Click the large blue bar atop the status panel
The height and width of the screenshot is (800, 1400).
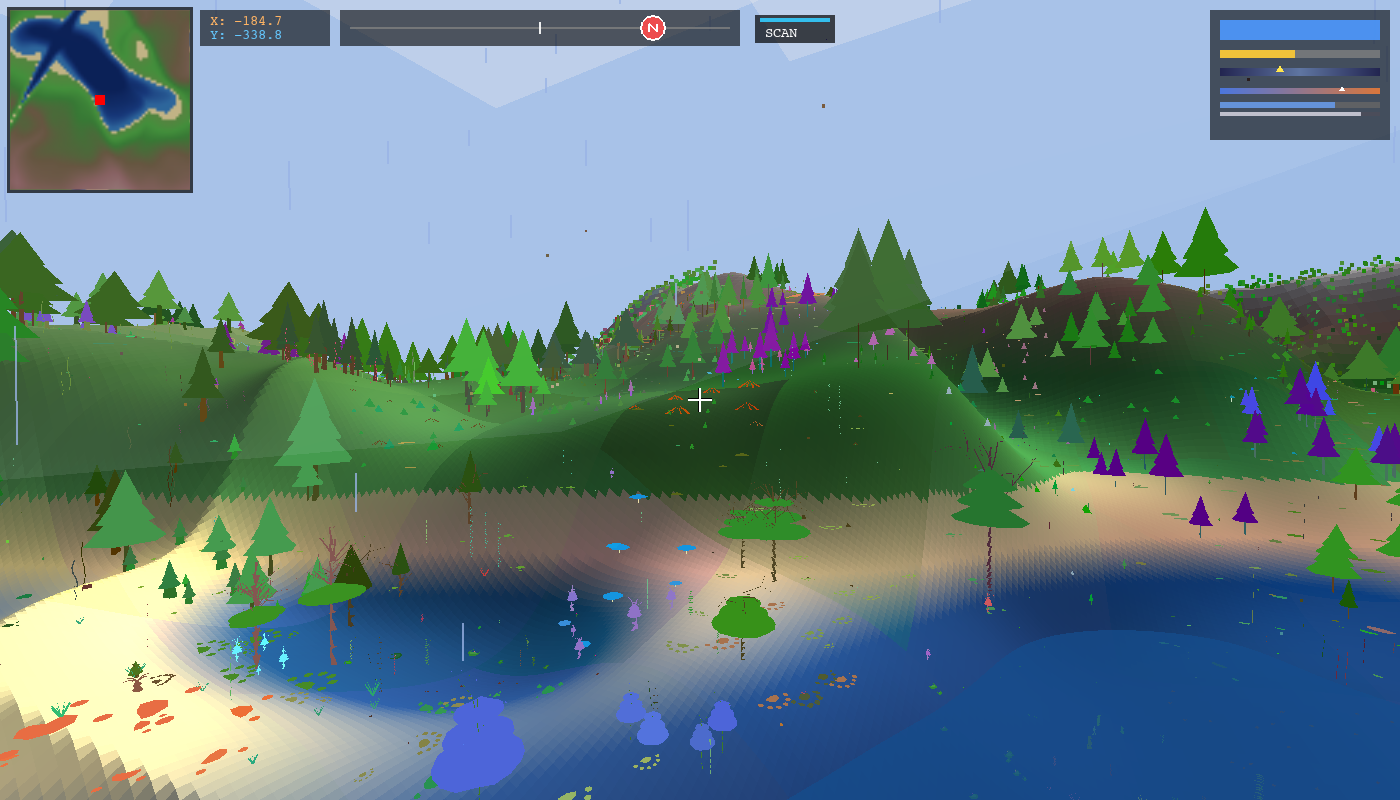point(1300,30)
